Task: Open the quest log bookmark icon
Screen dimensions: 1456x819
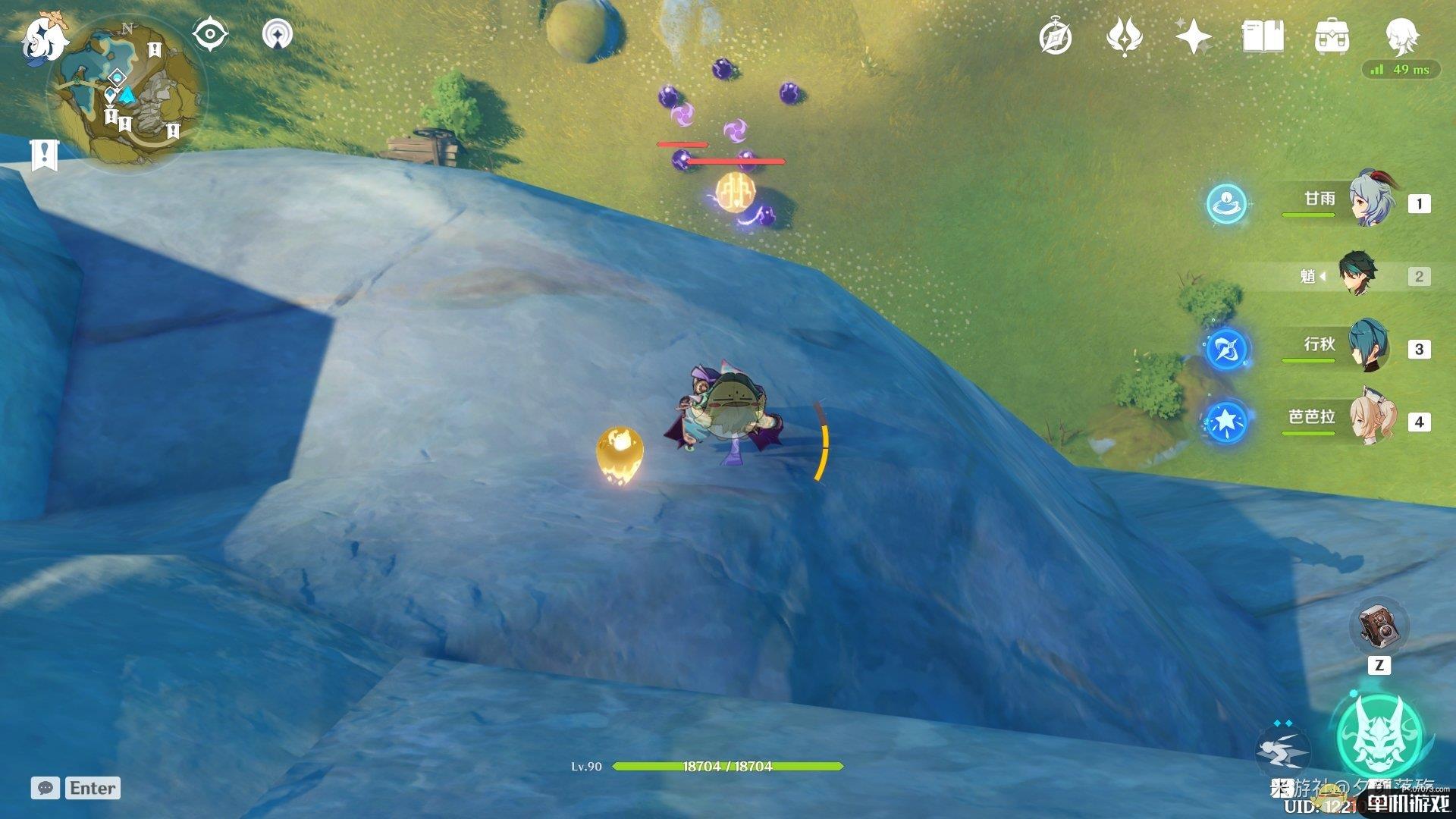Action: pyautogui.click(x=45, y=155)
